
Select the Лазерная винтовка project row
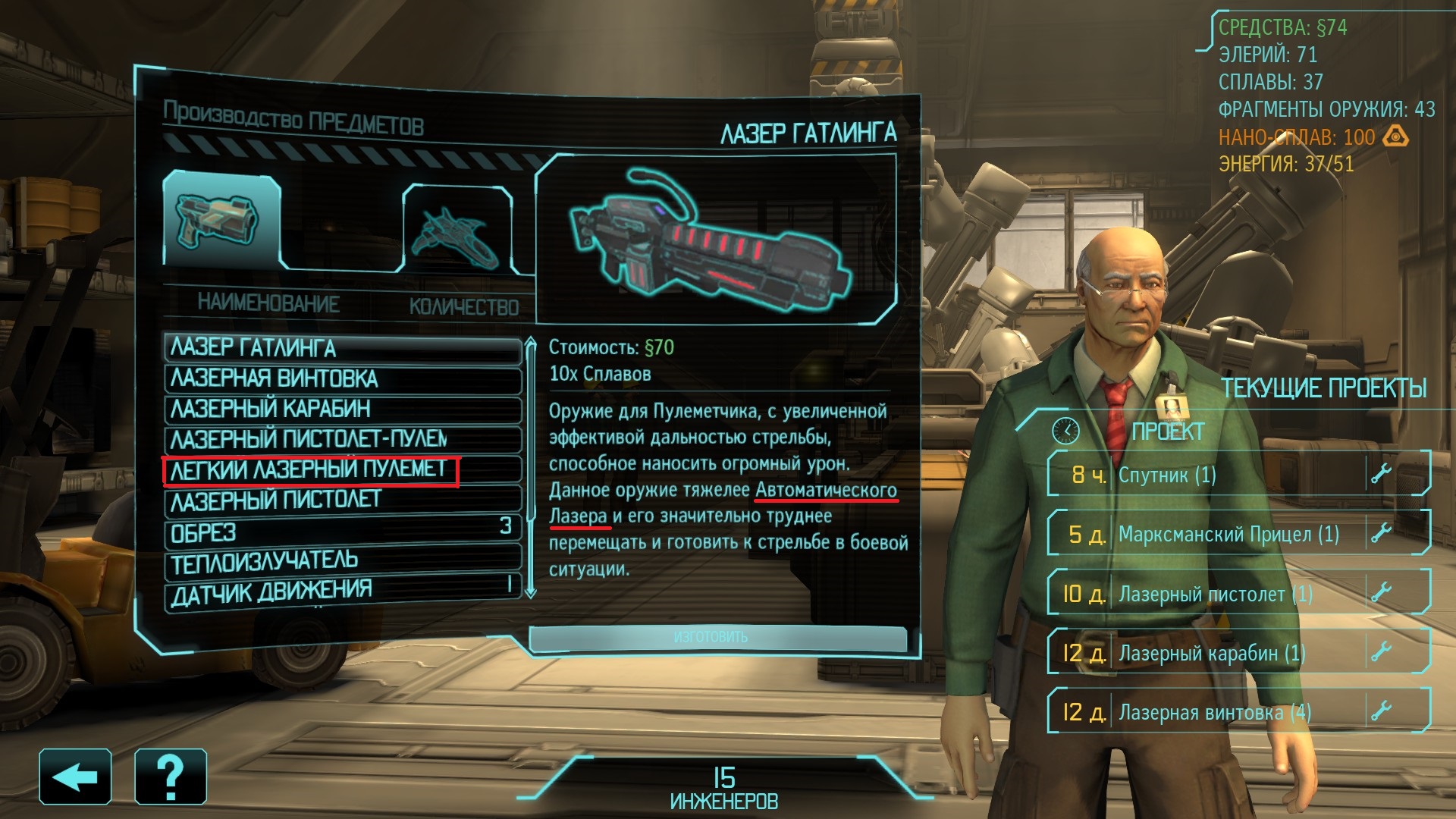pyautogui.click(x=1238, y=712)
